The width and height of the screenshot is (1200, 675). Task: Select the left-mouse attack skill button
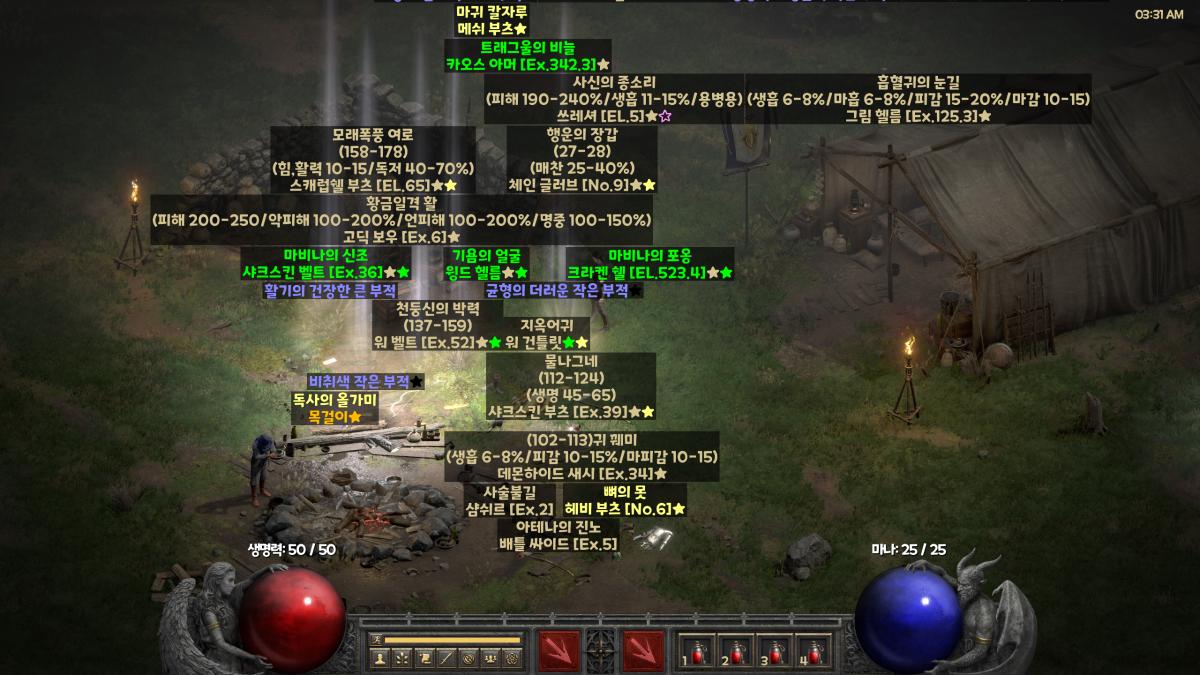(x=558, y=649)
